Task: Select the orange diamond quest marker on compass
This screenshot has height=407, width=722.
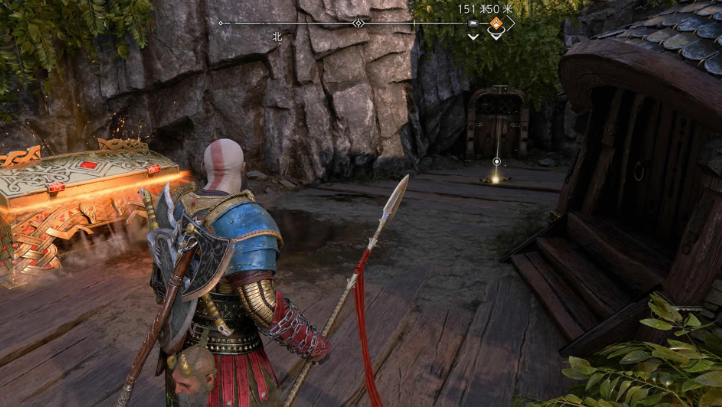Action: tap(495, 22)
